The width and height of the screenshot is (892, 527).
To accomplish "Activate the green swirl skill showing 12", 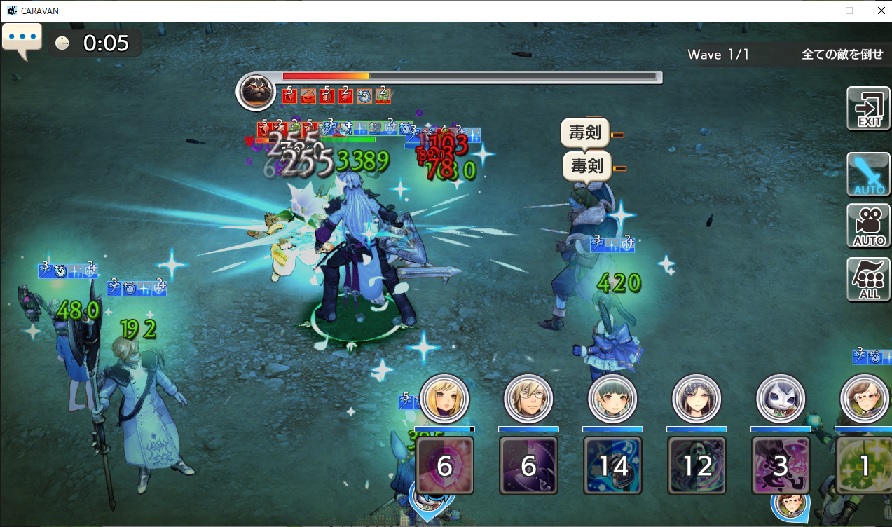I will point(695,465).
